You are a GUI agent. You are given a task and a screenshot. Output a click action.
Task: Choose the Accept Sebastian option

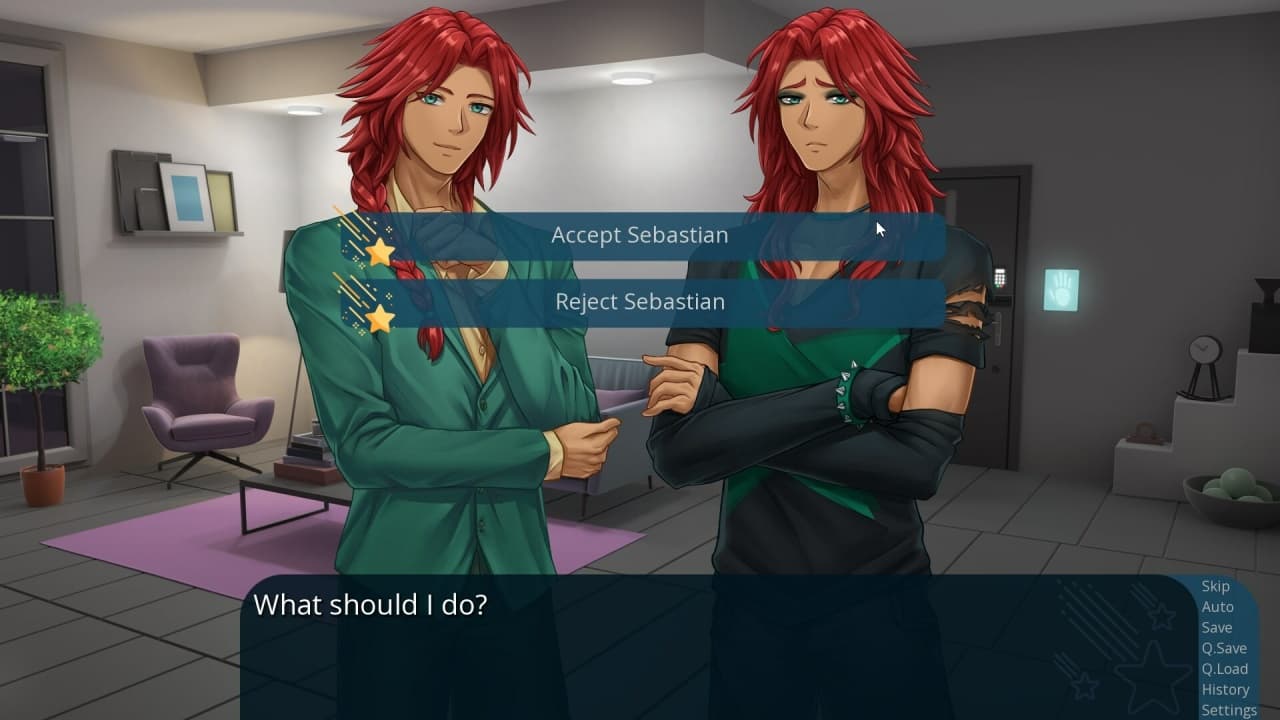tap(640, 236)
